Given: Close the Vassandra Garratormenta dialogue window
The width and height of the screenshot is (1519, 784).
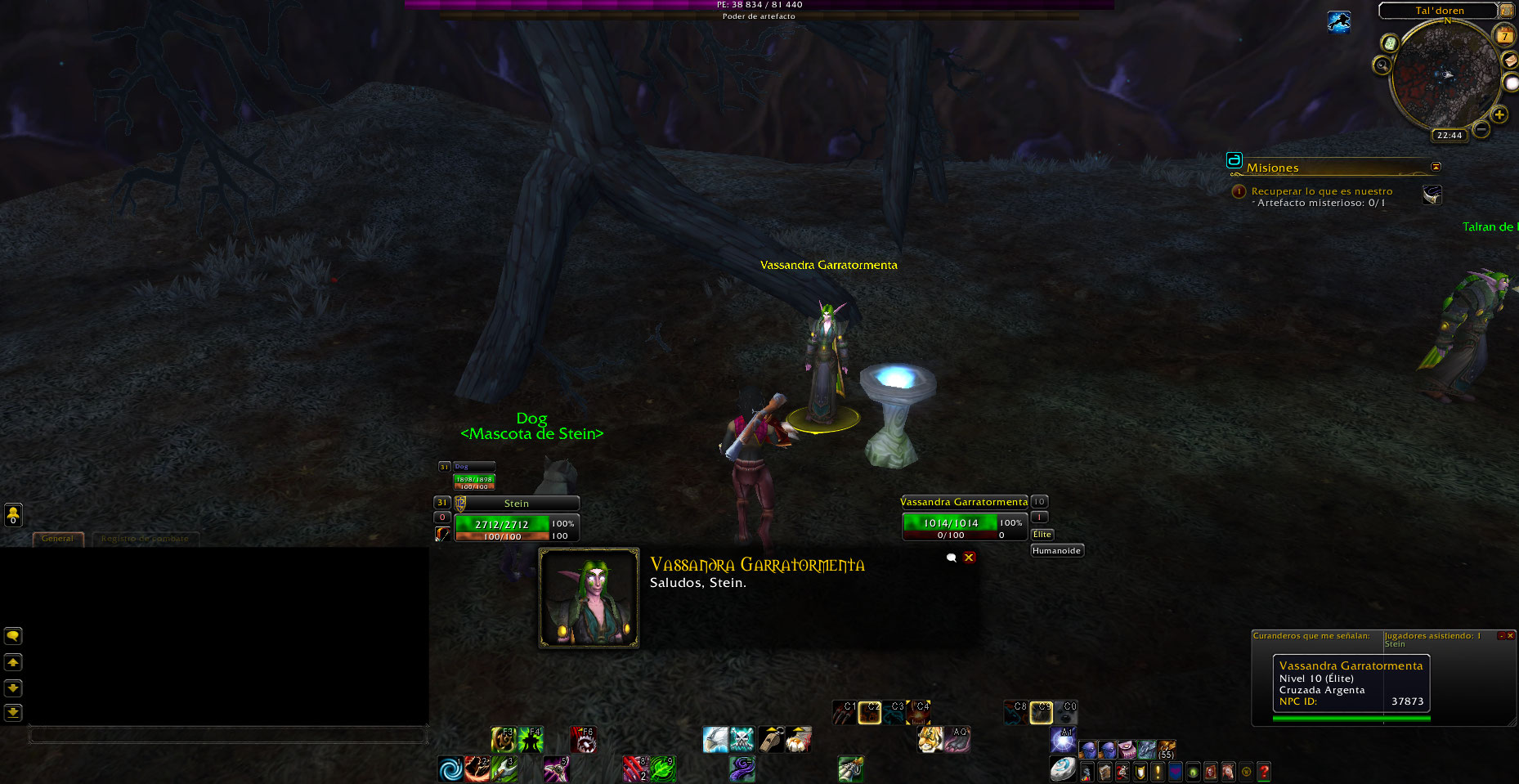Looking at the screenshot, I should (969, 558).
